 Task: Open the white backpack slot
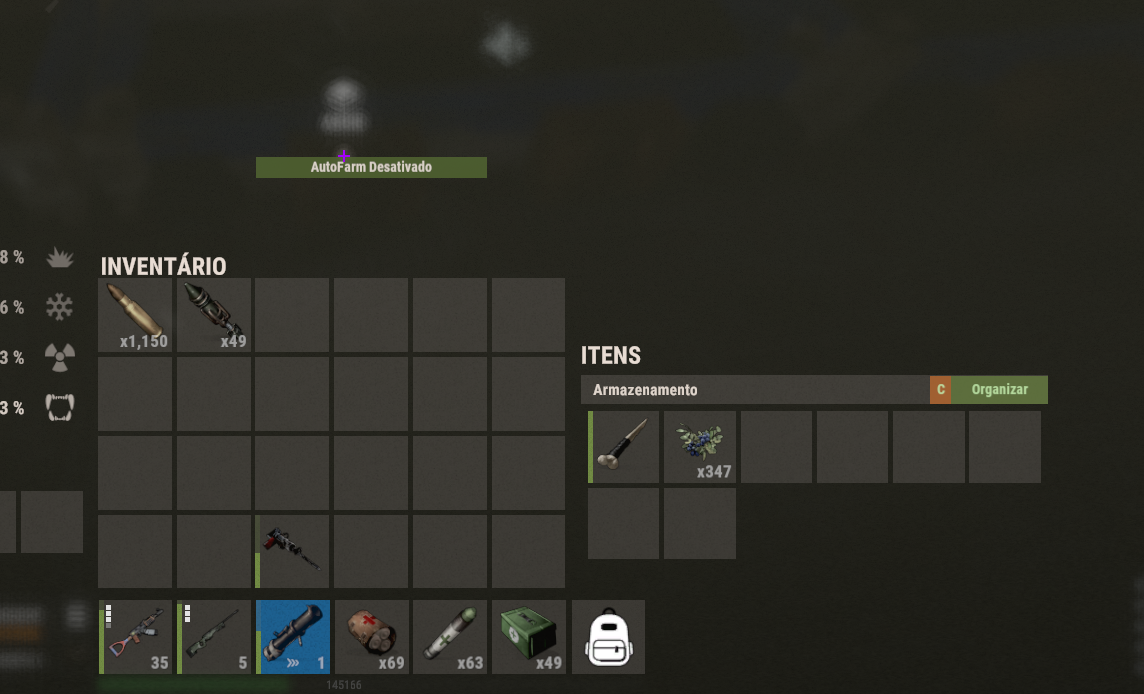(x=608, y=637)
